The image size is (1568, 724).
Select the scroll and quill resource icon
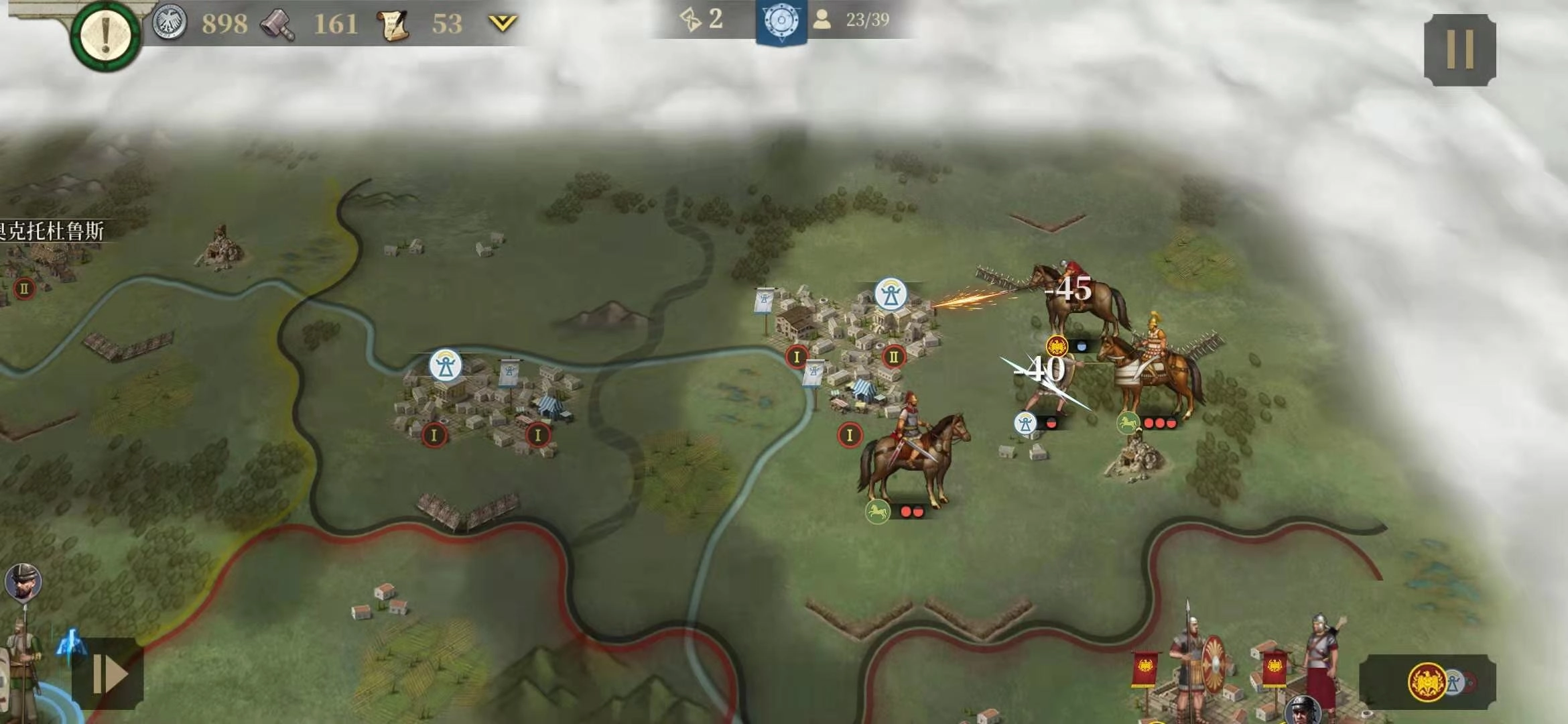393,25
